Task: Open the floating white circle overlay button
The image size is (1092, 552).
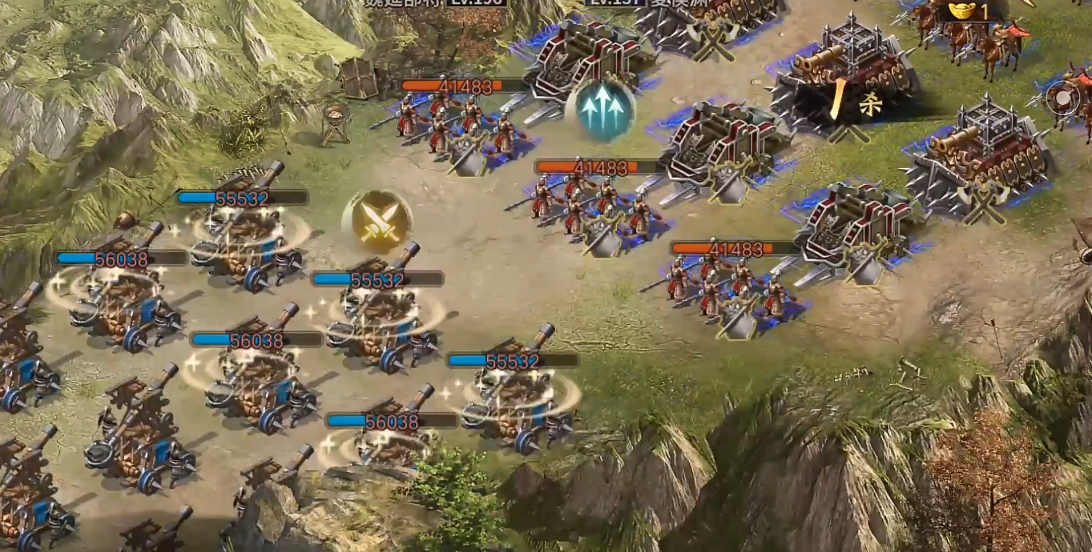Action: click(x=1062, y=98)
